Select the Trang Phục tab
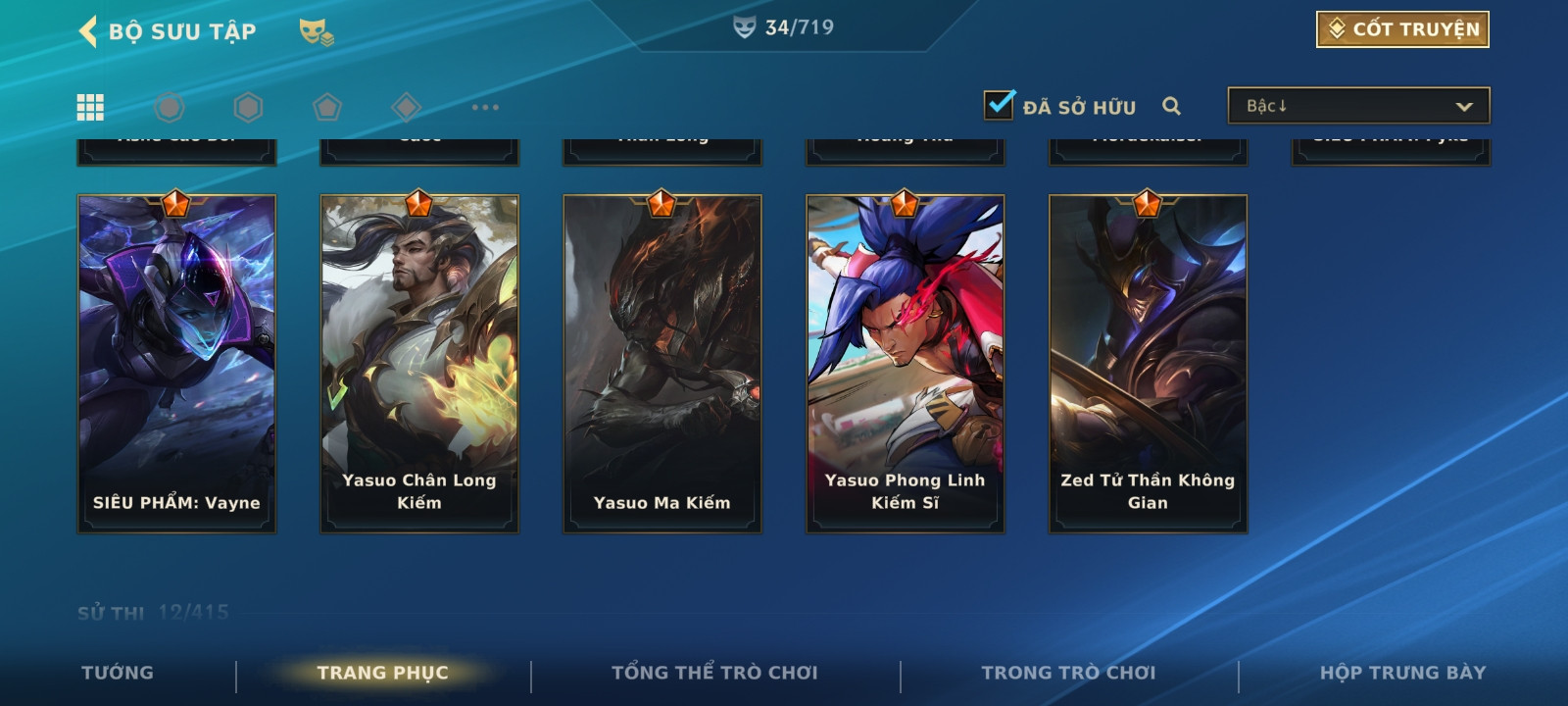Screen dimensions: 1568x706 (x=382, y=673)
